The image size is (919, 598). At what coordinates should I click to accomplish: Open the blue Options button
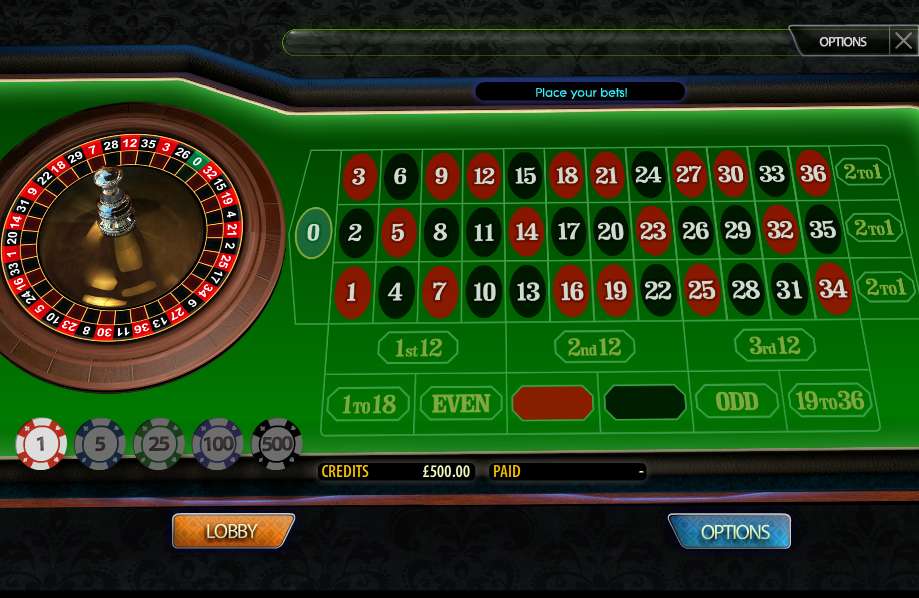(729, 532)
